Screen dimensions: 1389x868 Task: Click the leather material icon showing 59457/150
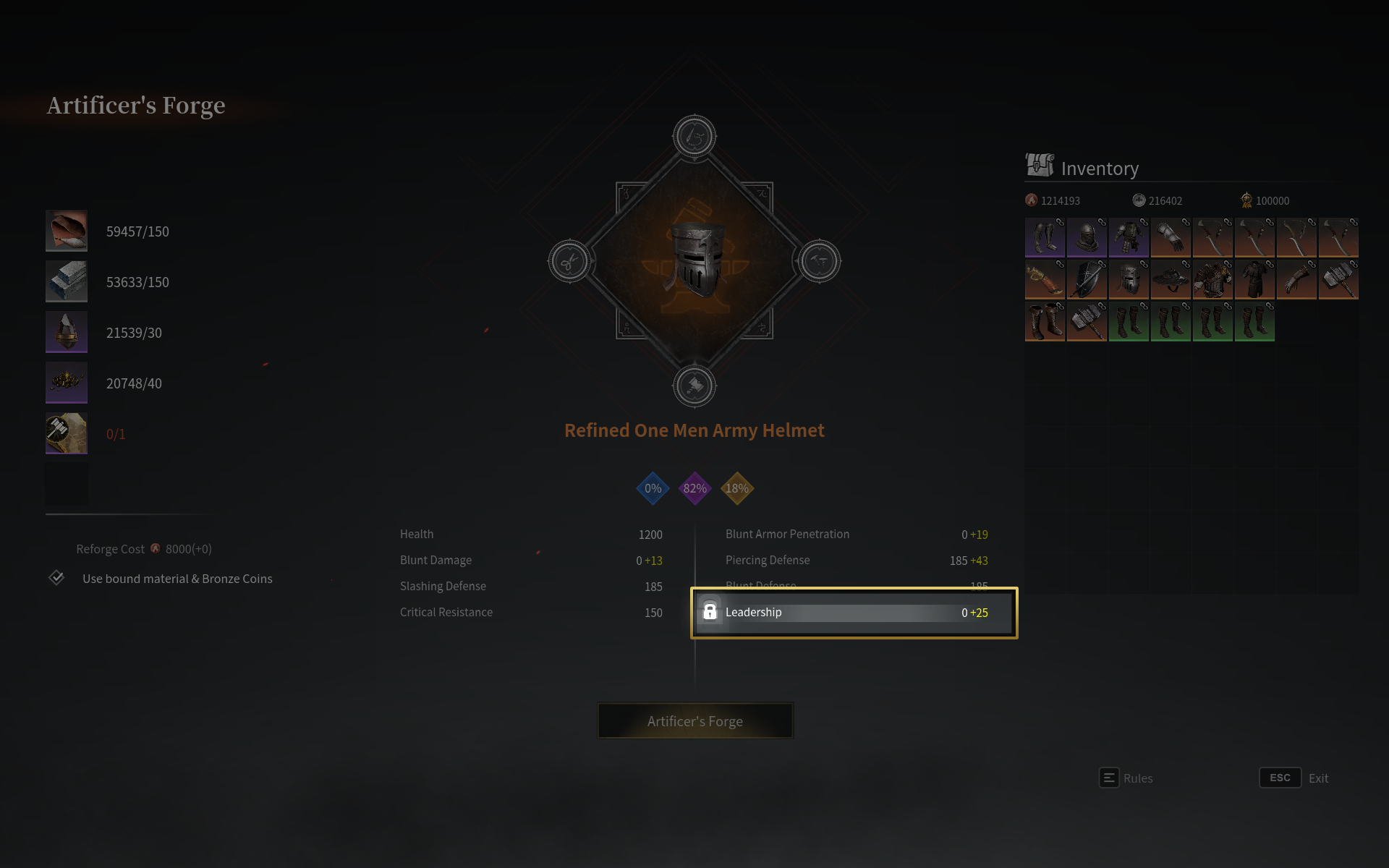(x=66, y=231)
